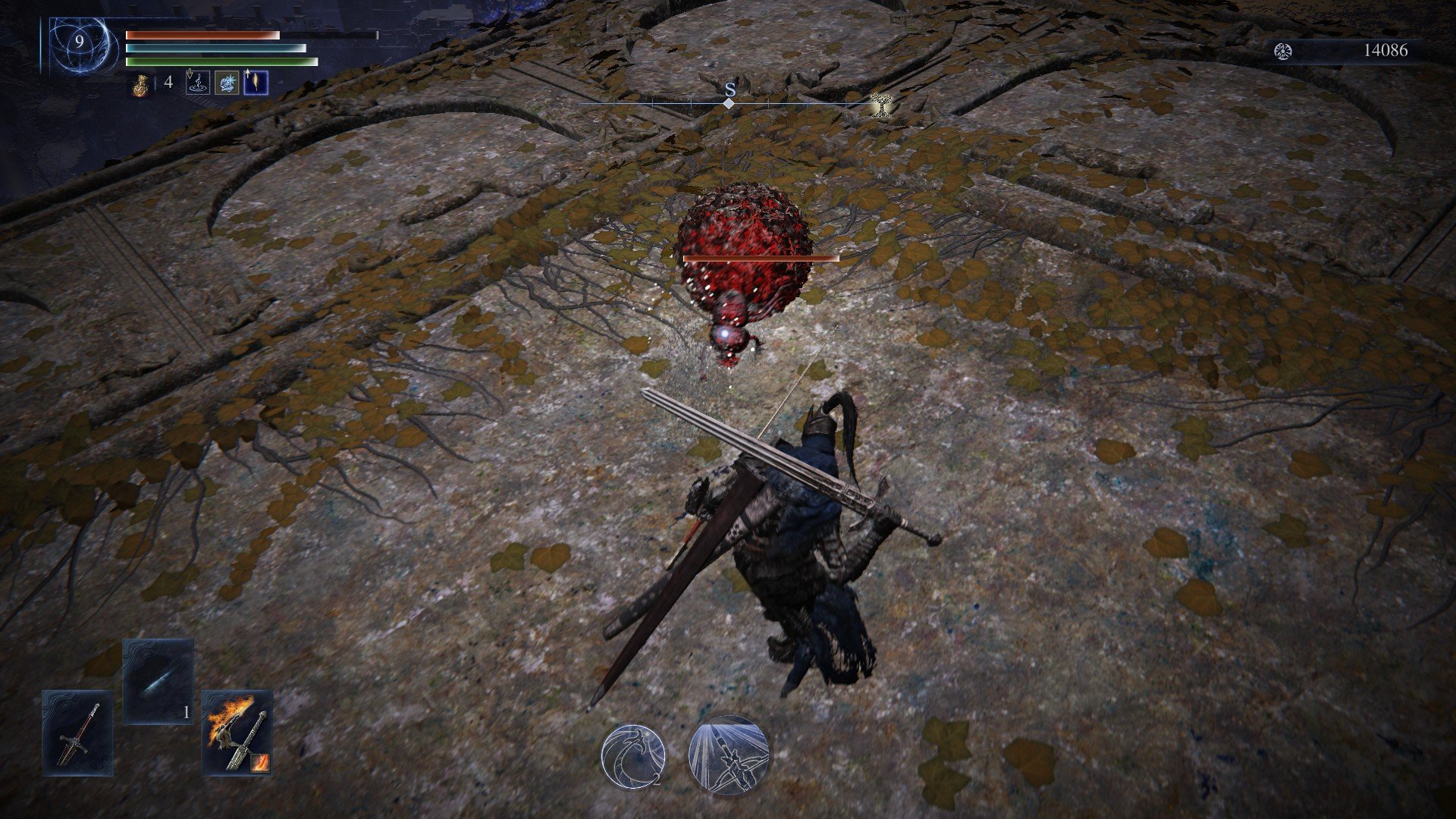Choose the blue shard quick item slot
Viewport: 1456px width, 819px height.
(158, 681)
